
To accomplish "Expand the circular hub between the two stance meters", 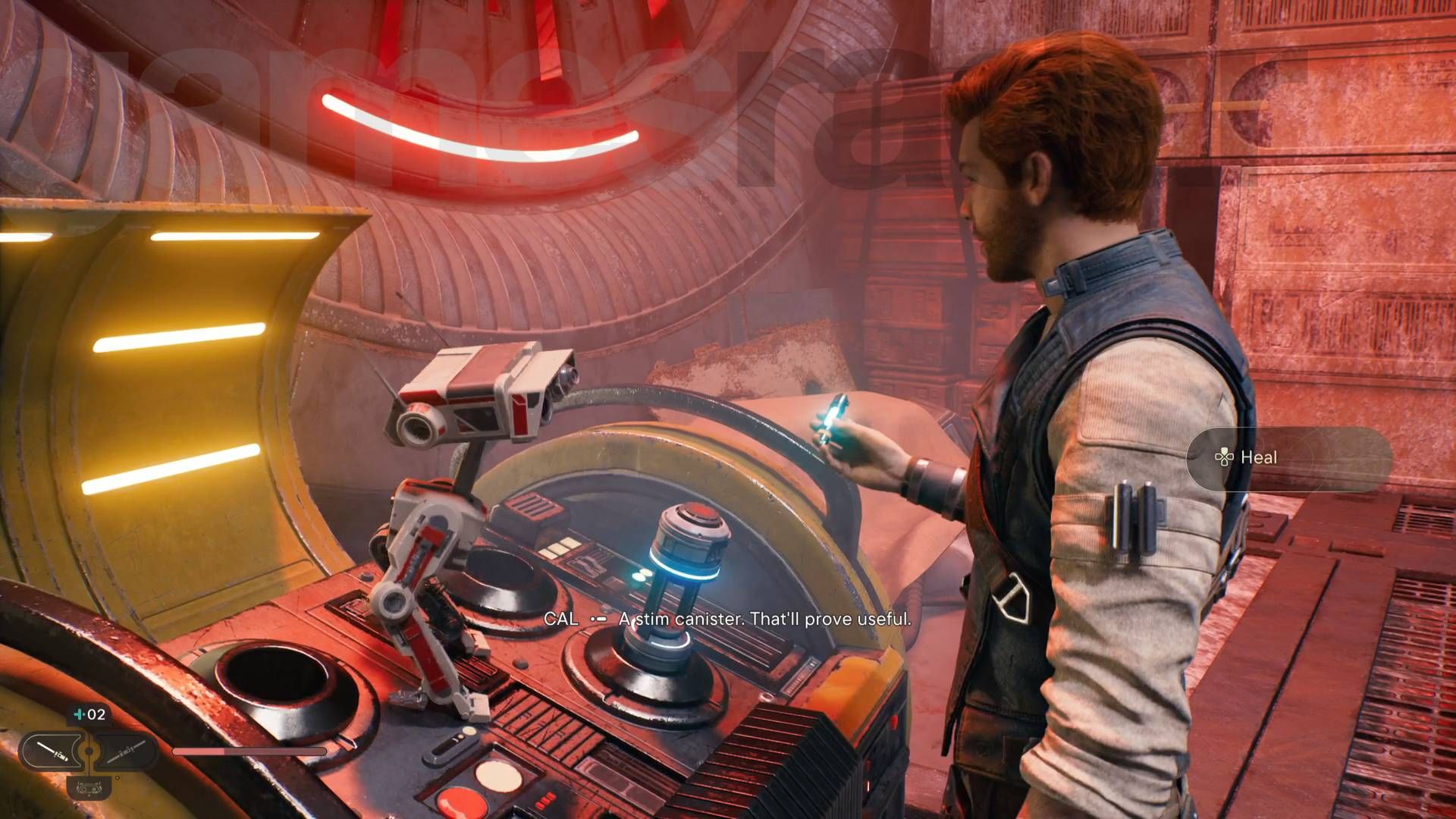I will [88, 752].
